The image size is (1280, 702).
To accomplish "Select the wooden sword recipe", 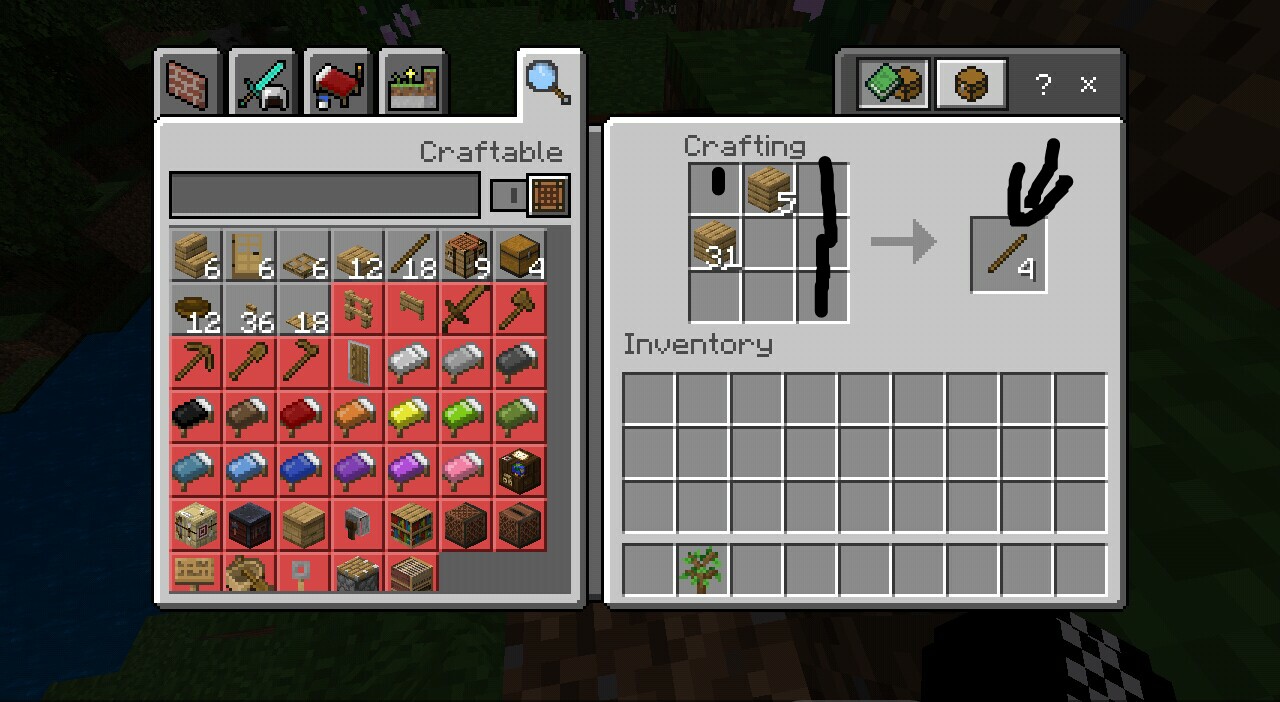I will (466, 309).
